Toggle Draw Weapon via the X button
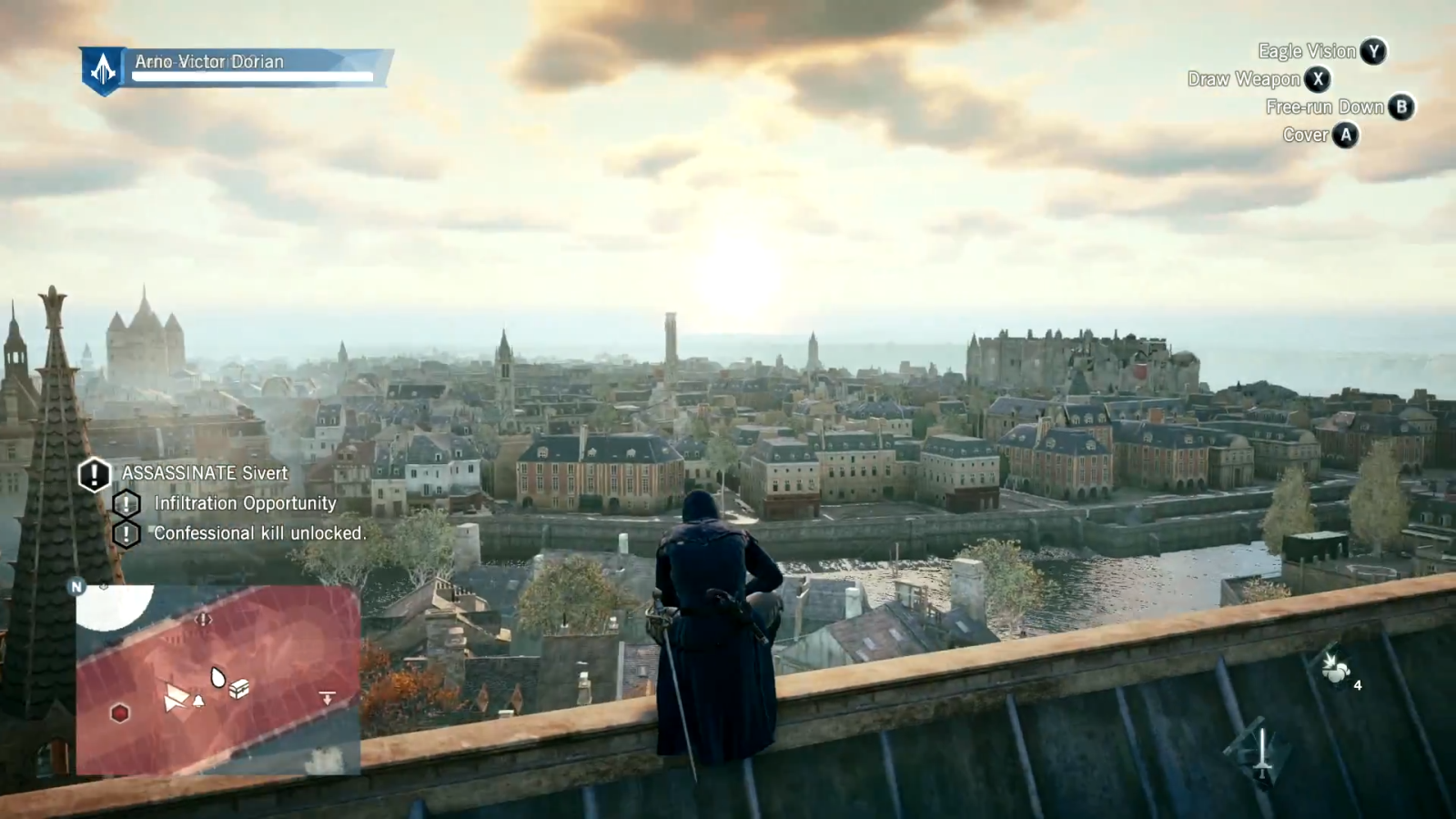Screen dimensions: 1456x819 click(1317, 80)
